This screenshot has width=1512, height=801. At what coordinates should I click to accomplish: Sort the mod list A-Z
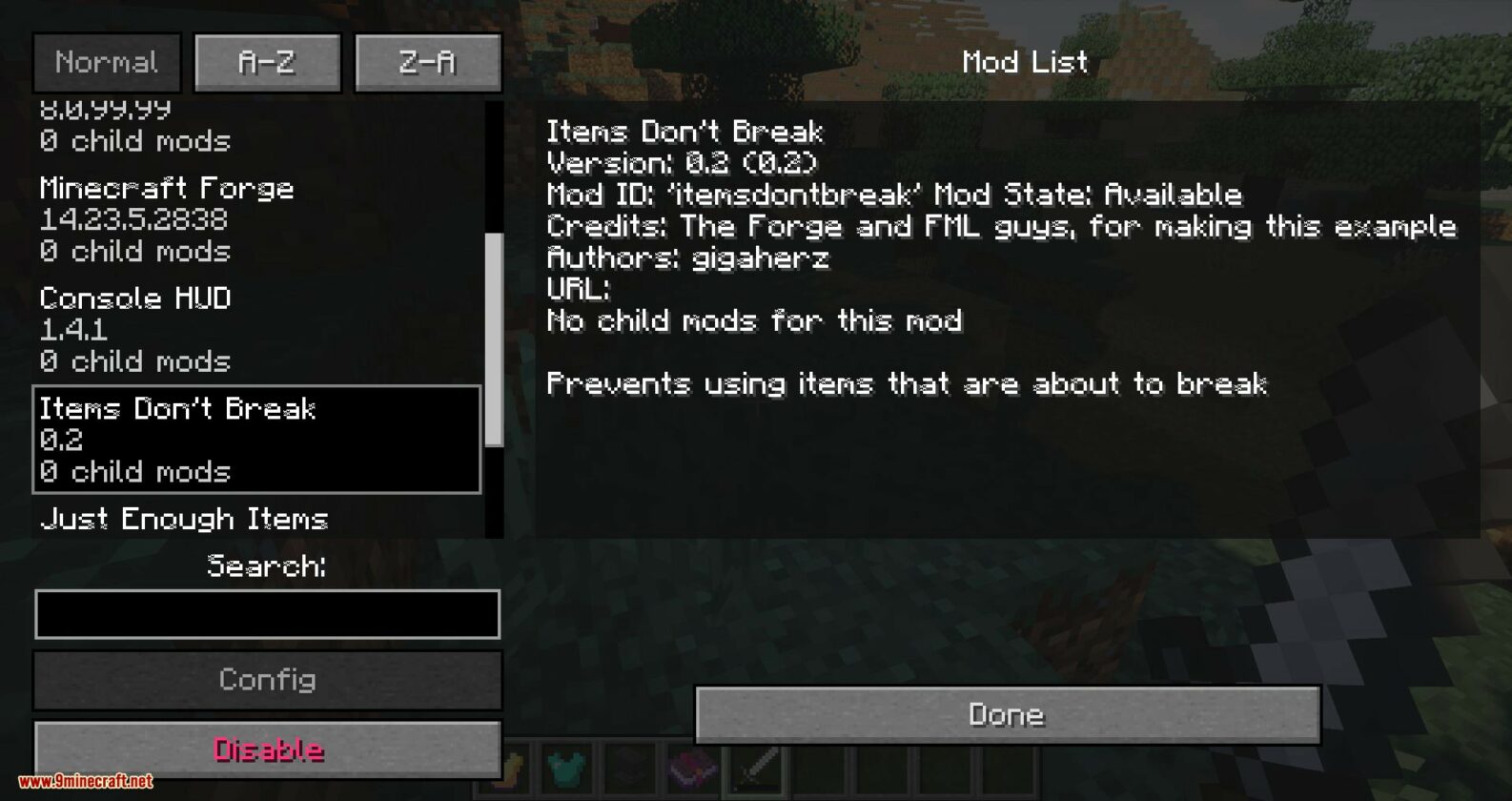tap(266, 61)
